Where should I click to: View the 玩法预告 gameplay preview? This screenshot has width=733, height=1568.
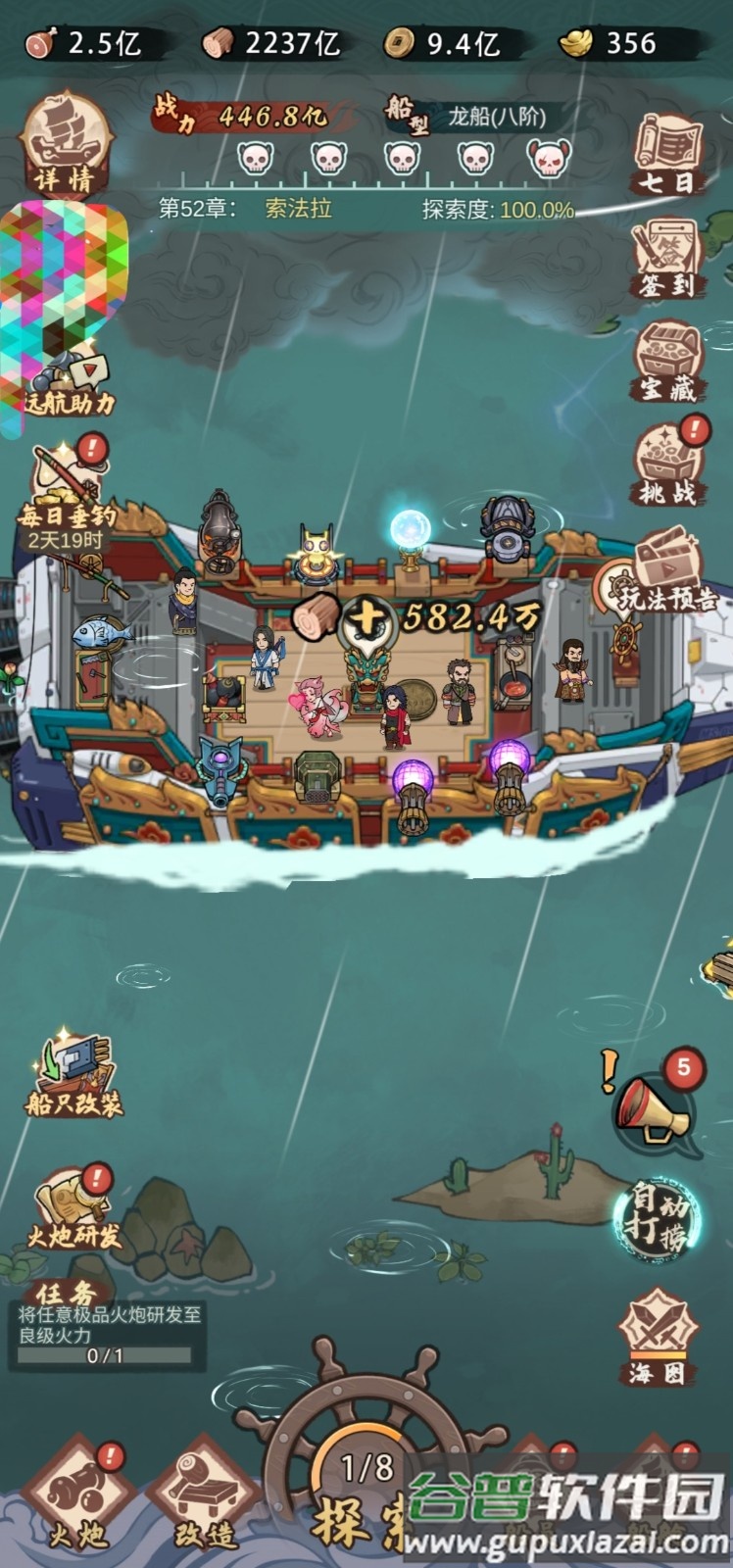coord(668,573)
